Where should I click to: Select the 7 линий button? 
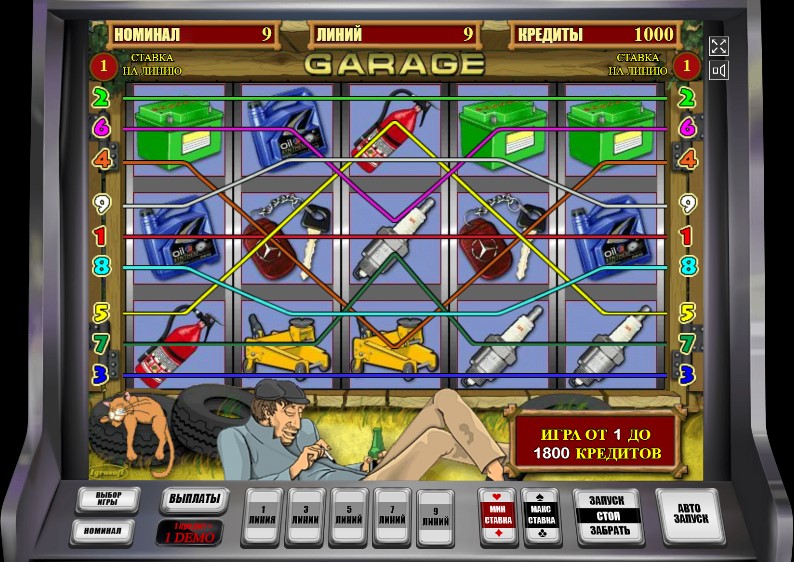[x=392, y=515]
